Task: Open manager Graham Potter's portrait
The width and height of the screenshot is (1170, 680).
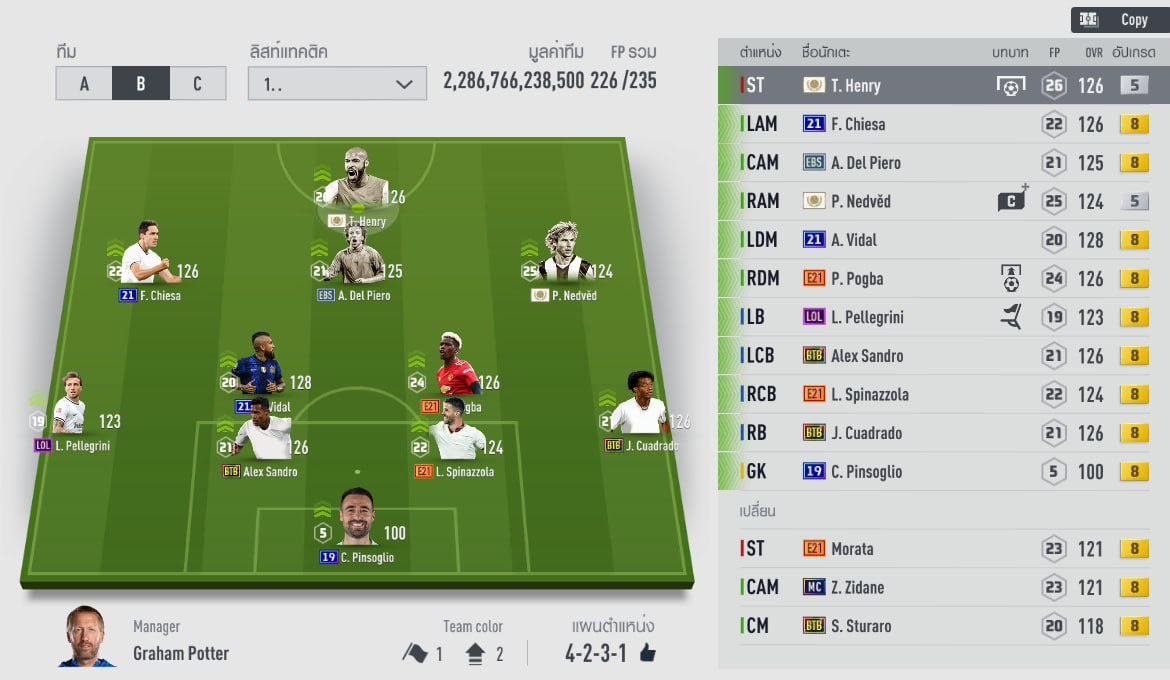Action: click(87, 637)
